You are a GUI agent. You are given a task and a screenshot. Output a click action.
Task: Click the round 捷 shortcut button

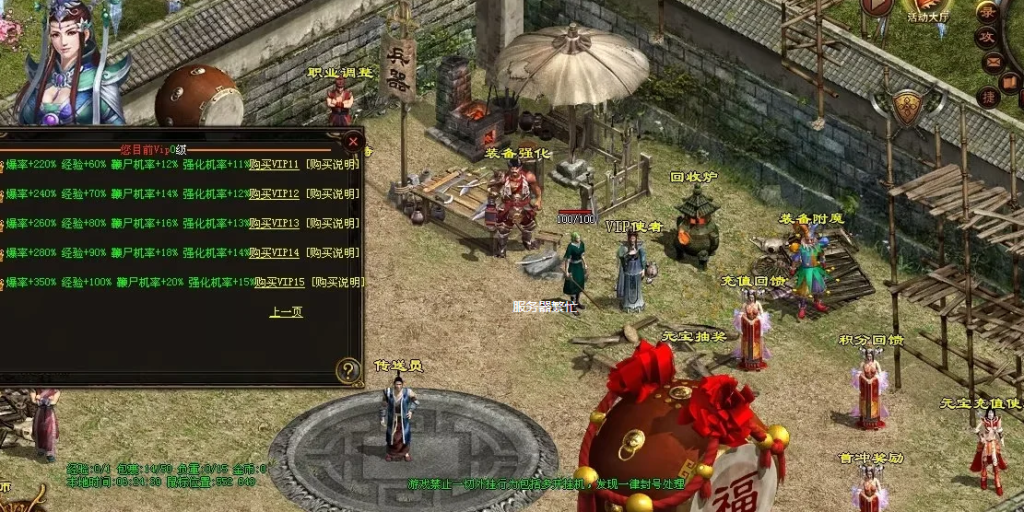988,96
